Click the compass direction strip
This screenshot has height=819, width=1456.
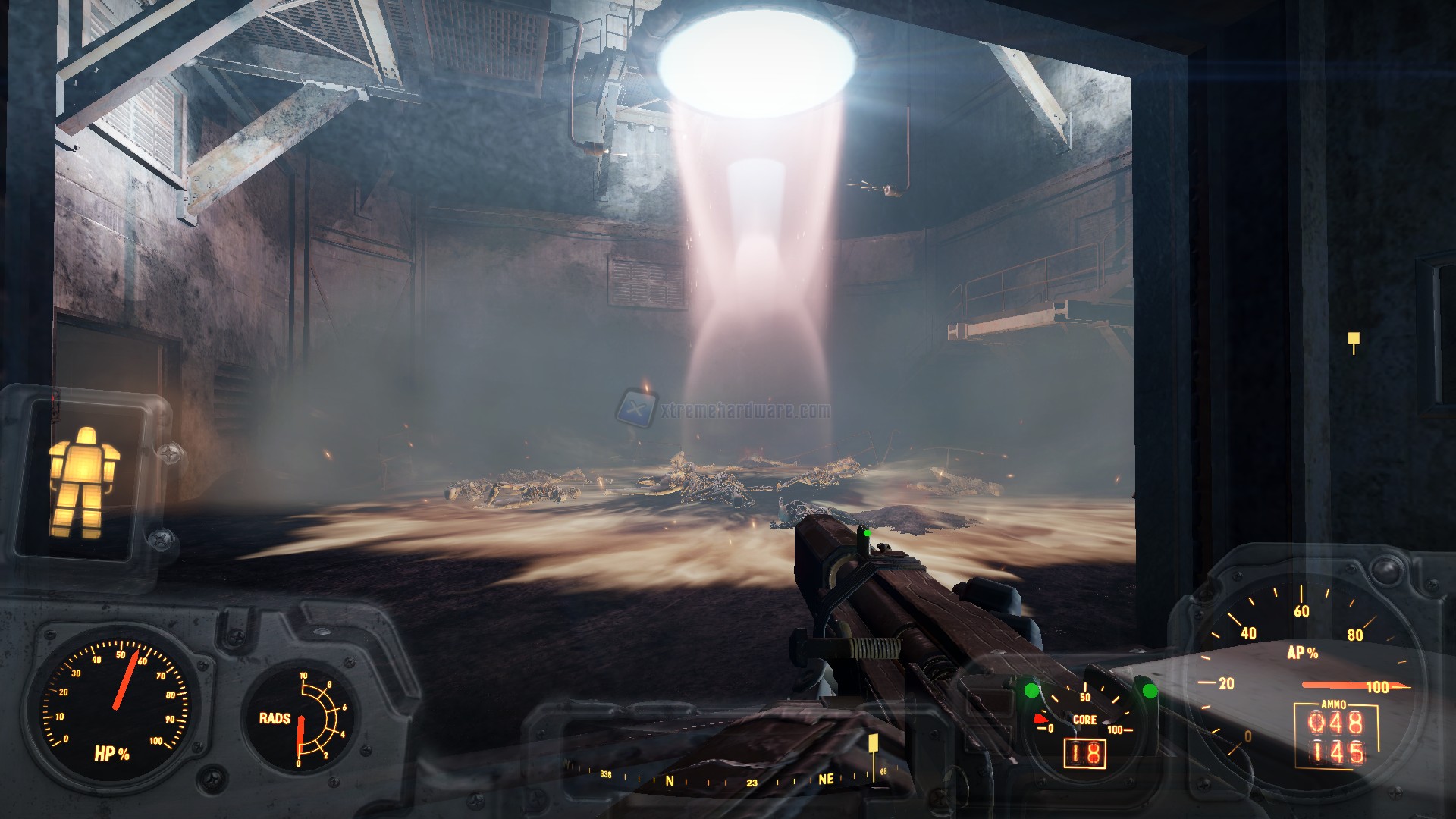(x=728, y=779)
